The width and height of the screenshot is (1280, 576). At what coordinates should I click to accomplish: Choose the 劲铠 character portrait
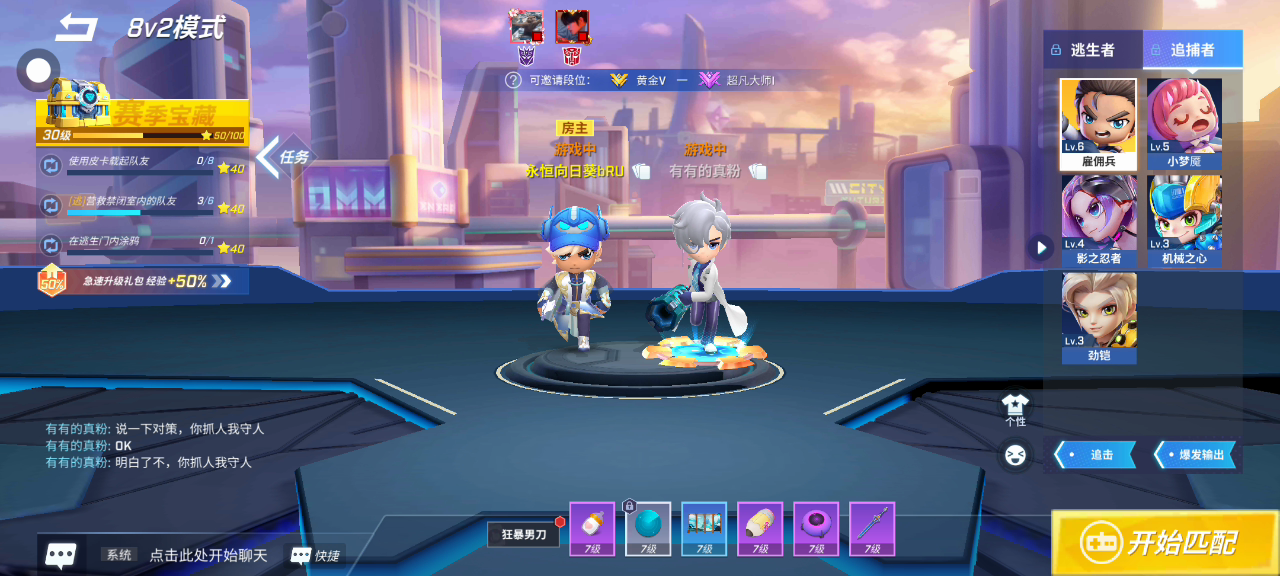pyautogui.click(x=1098, y=317)
